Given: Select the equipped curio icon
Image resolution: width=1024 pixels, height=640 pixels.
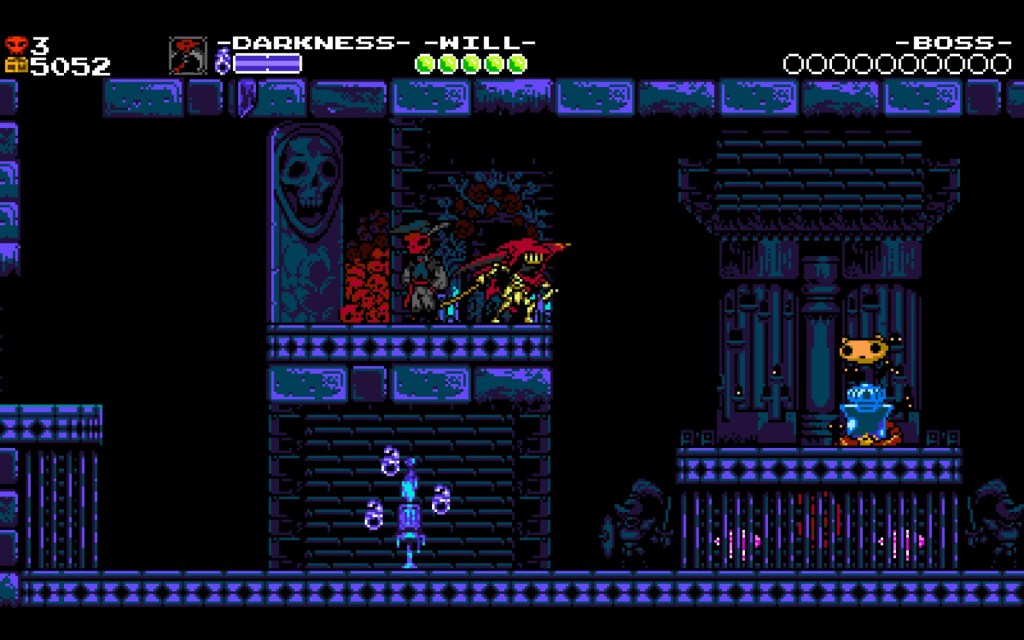Looking at the screenshot, I should tap(187, 56).
